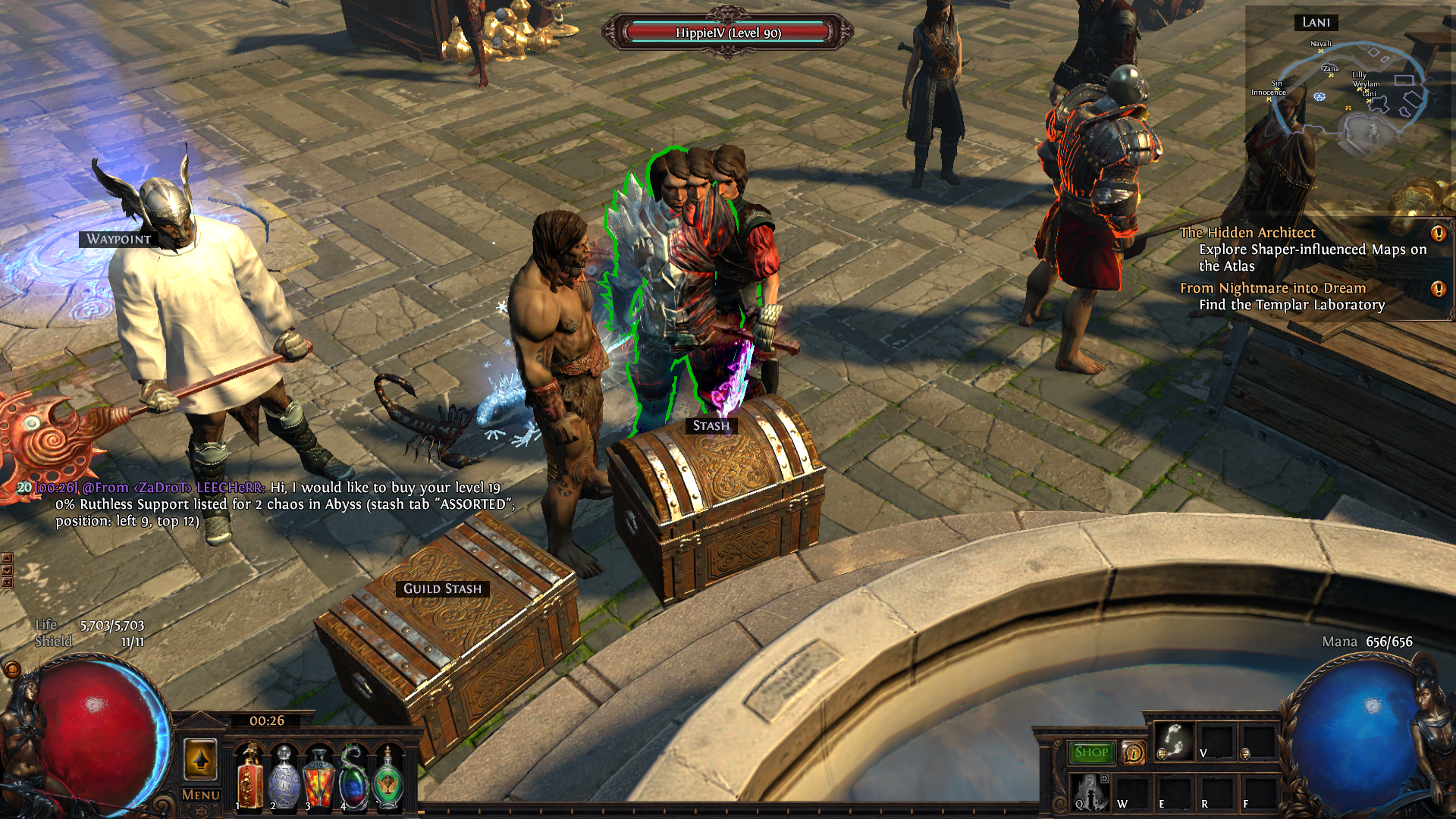Open the passive skill tree icon beside Menu

(x=200, y=758)
